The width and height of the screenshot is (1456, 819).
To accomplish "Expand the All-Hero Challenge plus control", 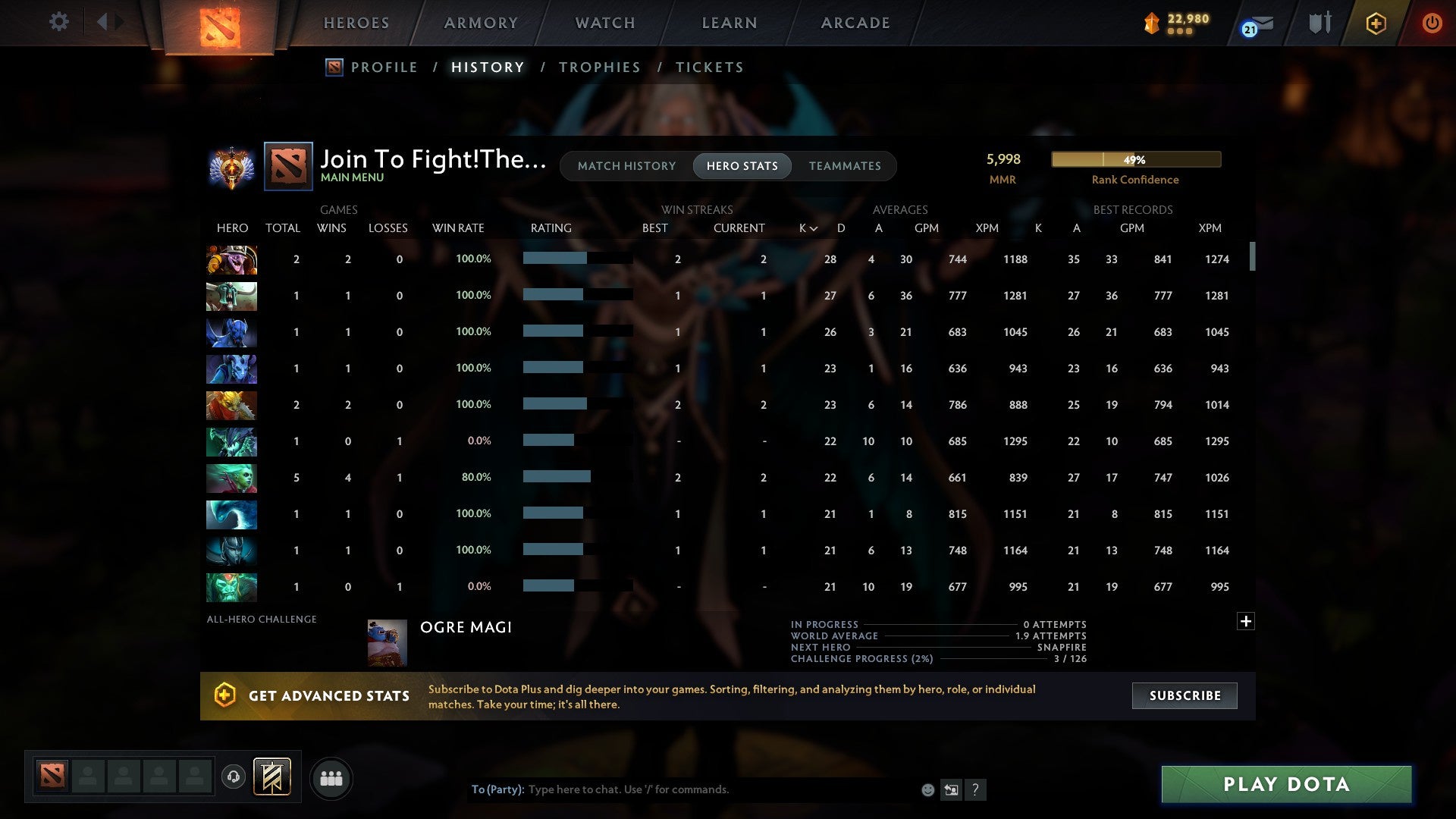I will 1246,620.
